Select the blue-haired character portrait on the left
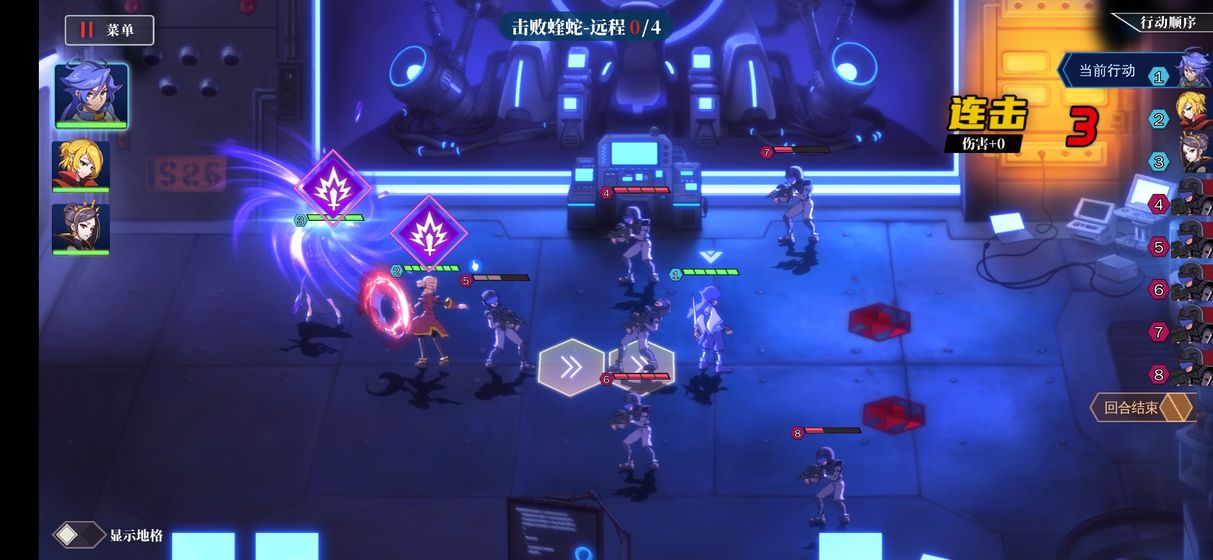Viewport: 1213px width, 560px height. pos(91,96)
